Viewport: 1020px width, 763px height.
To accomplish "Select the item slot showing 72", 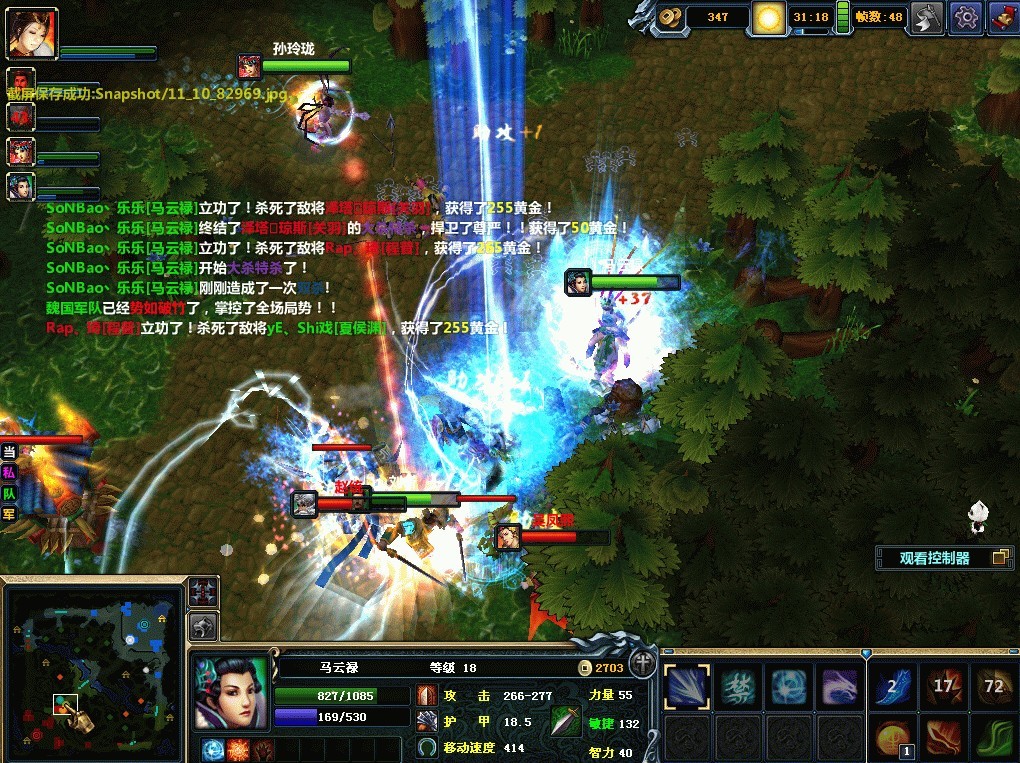I will point(993,687).
